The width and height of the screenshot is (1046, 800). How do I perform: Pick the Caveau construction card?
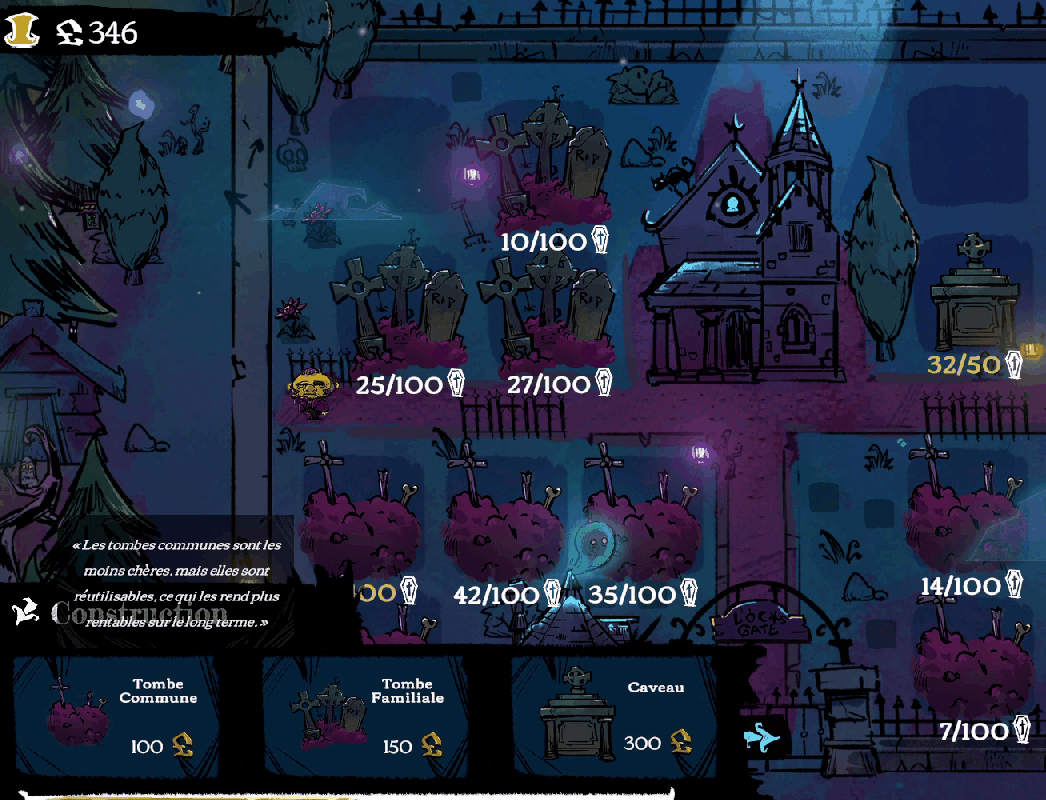[614, 716]
